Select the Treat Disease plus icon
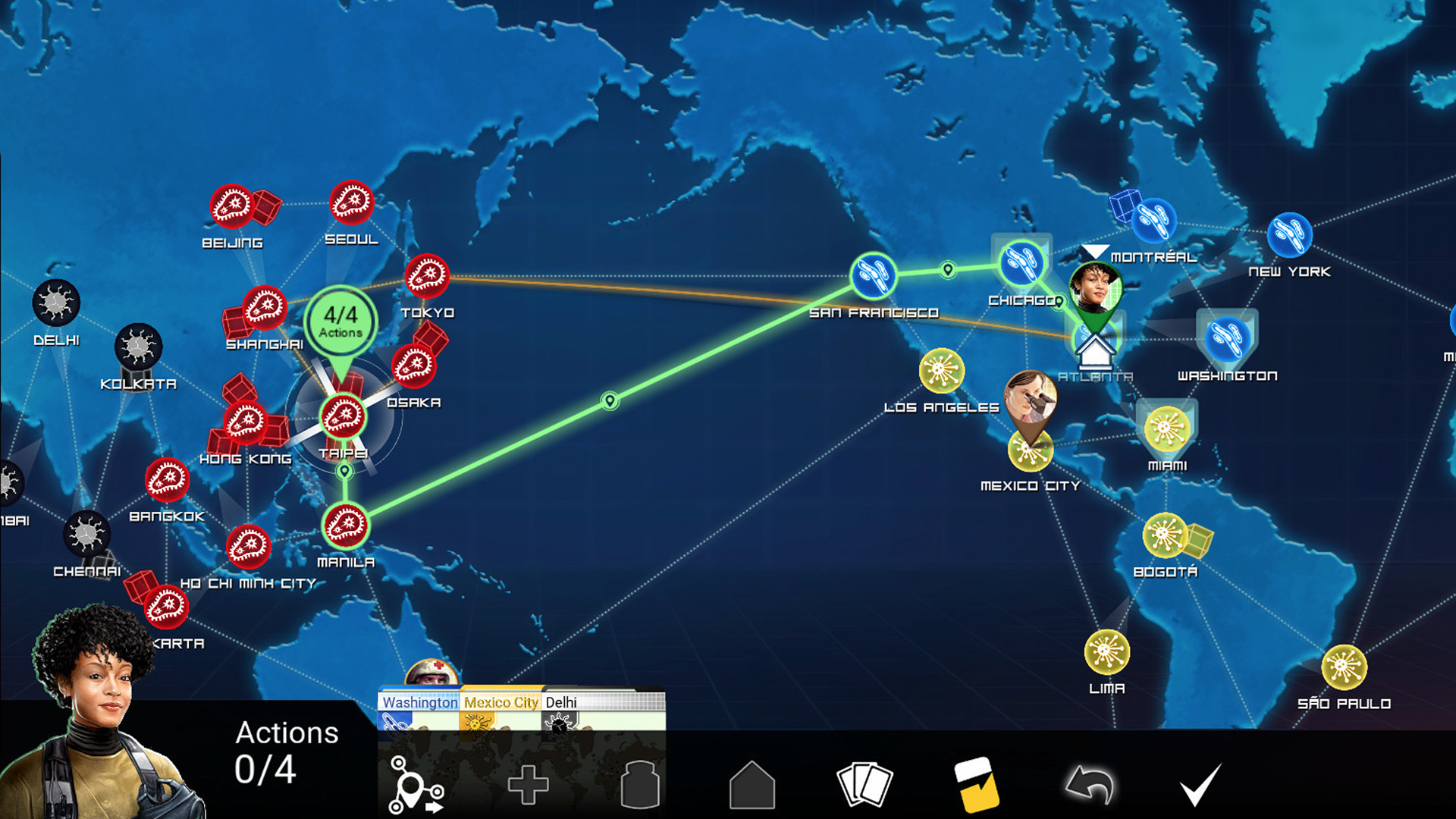Image resolution: width=1456 pixels, height=819 pixels. pyautogui.click(x=529, y=785)
